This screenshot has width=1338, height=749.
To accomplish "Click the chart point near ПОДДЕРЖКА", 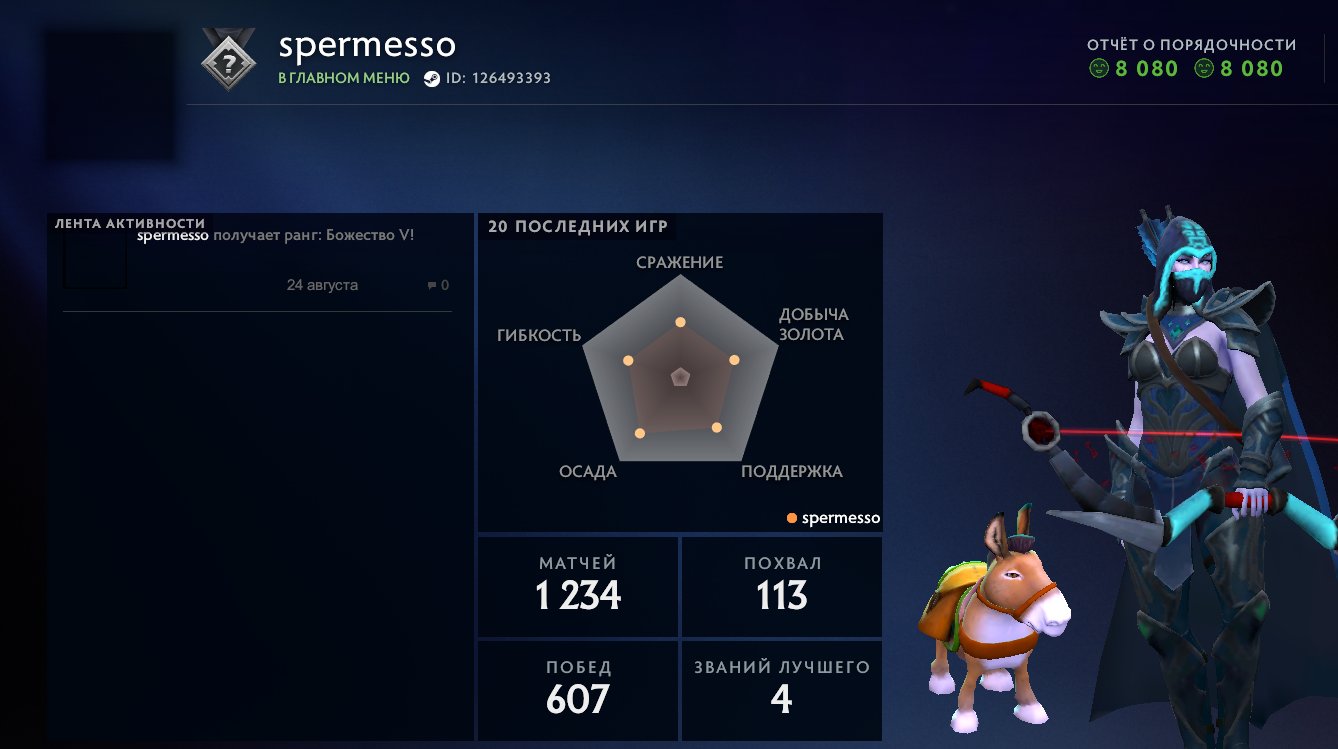I will click(x=716, y=428).
